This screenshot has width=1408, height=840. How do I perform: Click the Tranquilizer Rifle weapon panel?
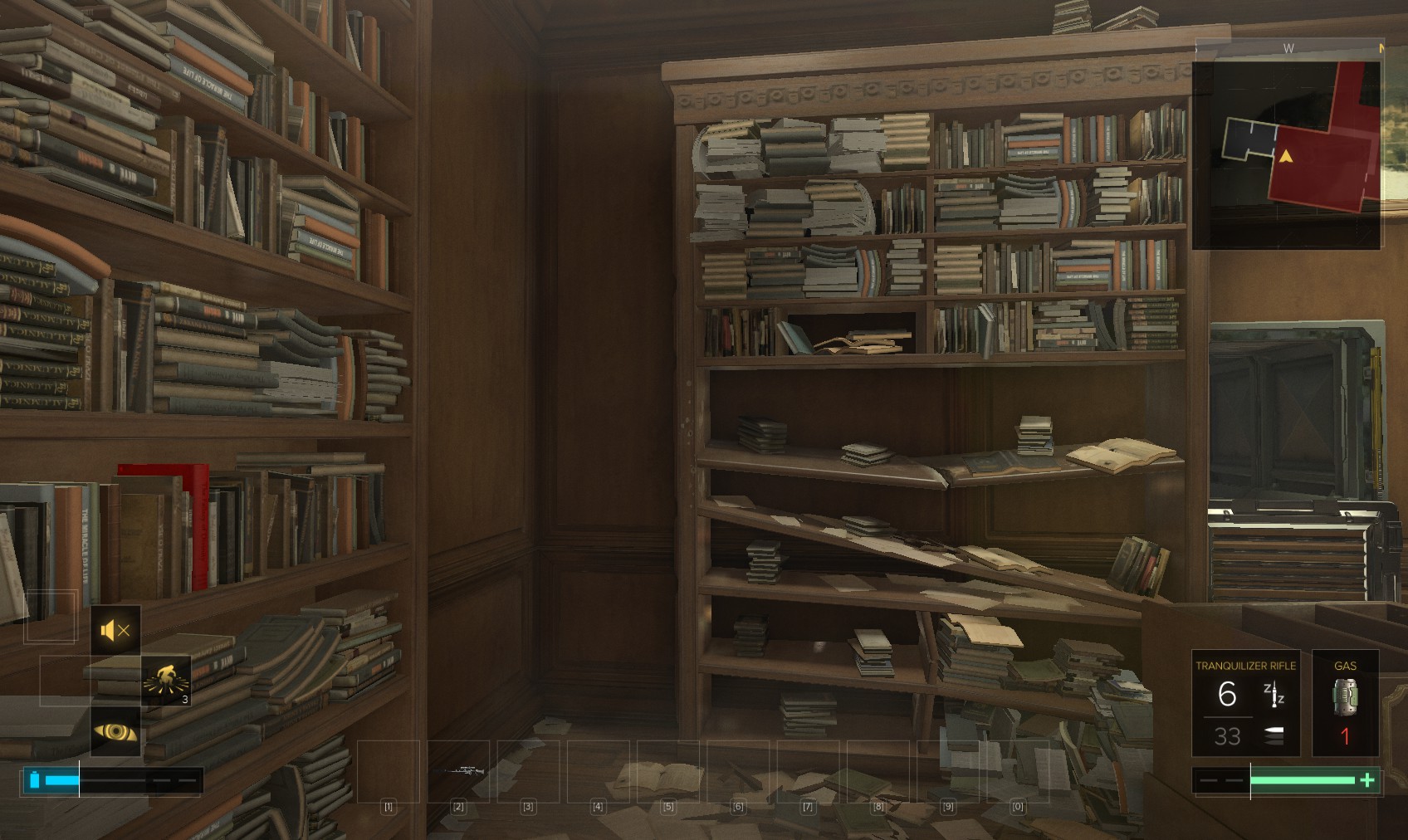click(1245, 703)
